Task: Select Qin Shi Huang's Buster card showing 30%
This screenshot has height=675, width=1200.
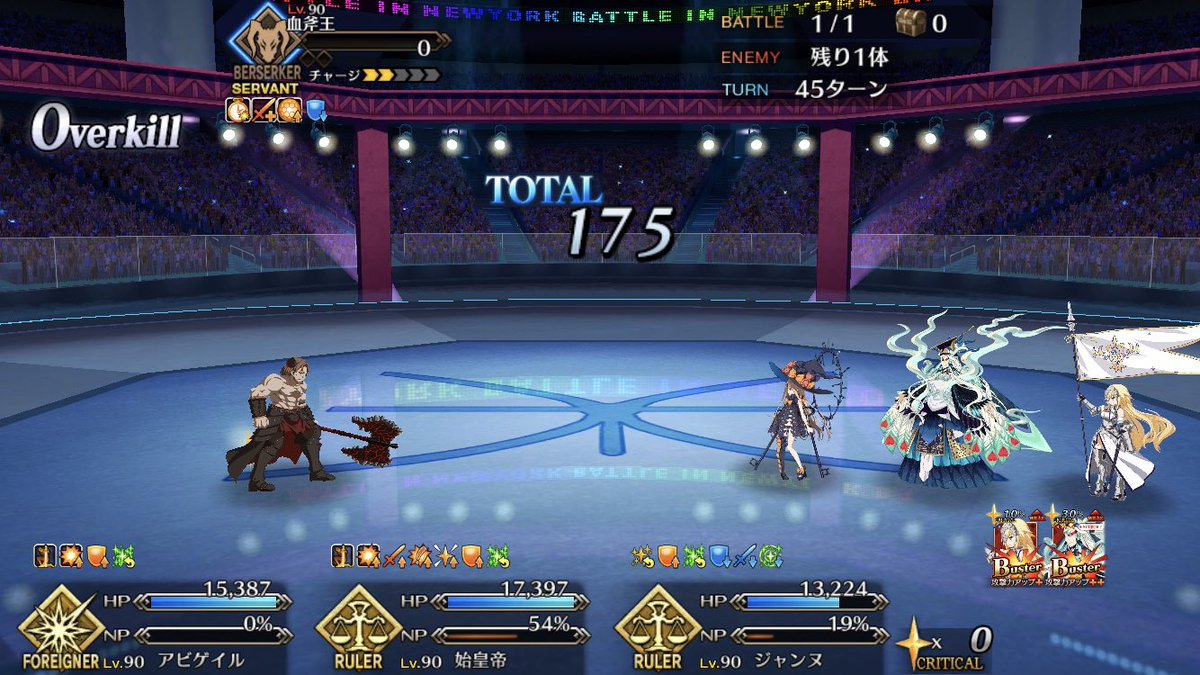Action: (1077, 548)
